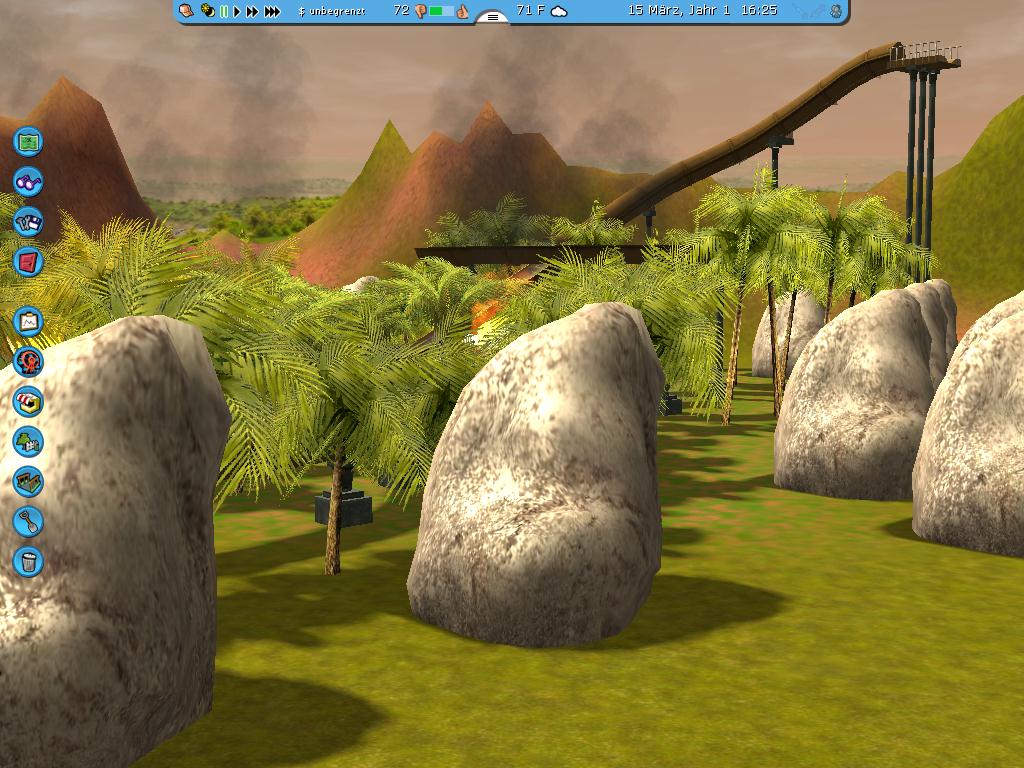
Task: Activate the trash bin delete tool
Action: [28, 561]
